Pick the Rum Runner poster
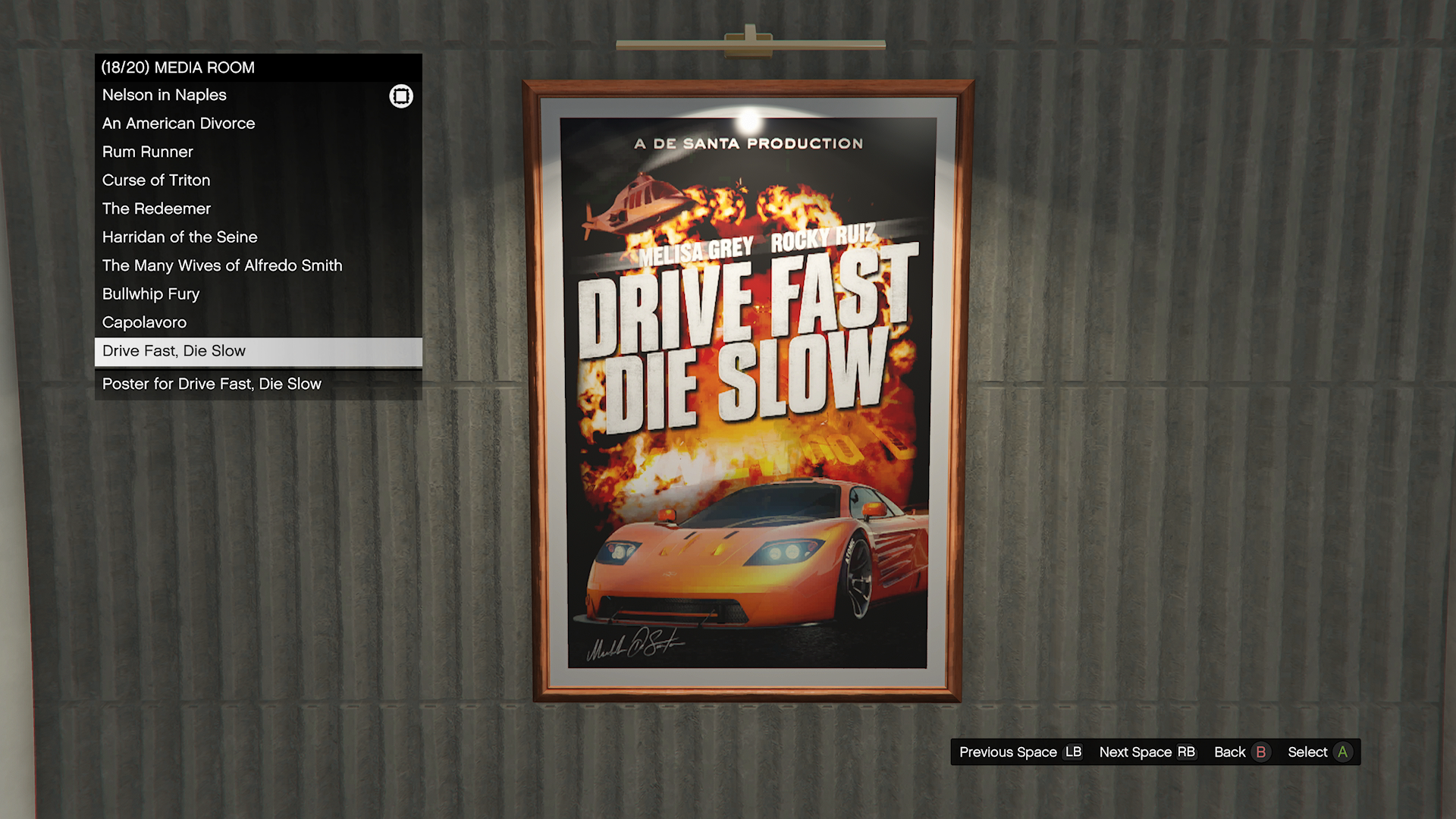This screenshot has height=819, width=1456. (x=148, y=152)
